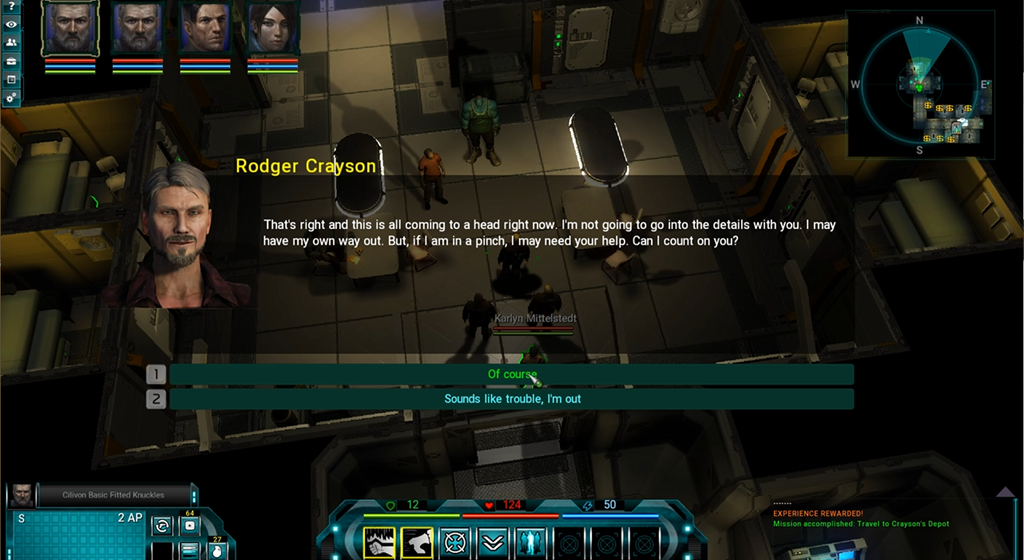1024x560 pixels.
Task: Toggle the eye view icon
Action: pyautogui.click(x=11, y=26)
